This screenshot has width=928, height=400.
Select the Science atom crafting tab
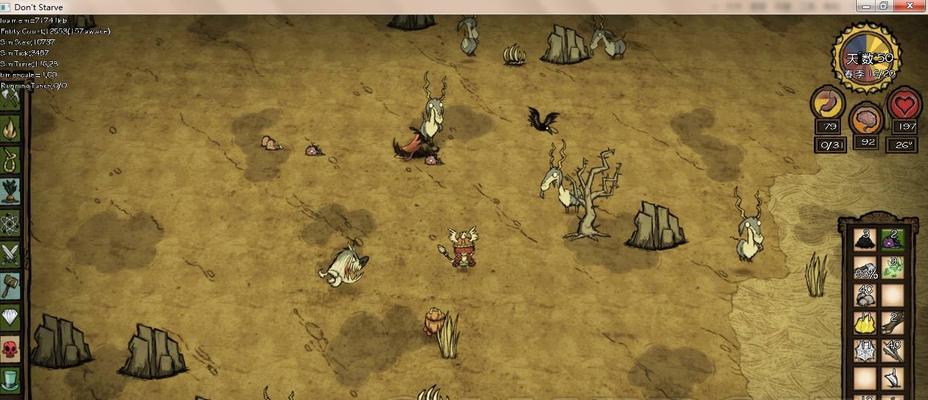click(11, 222)
